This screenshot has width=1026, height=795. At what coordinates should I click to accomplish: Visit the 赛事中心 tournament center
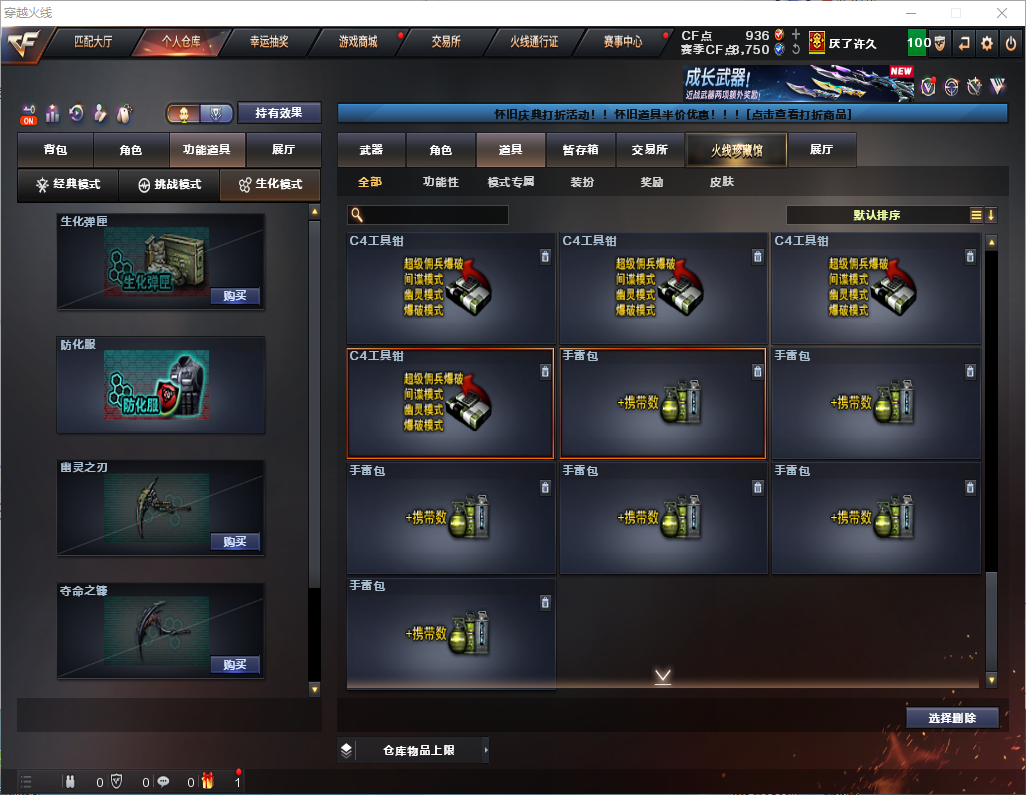622,42
